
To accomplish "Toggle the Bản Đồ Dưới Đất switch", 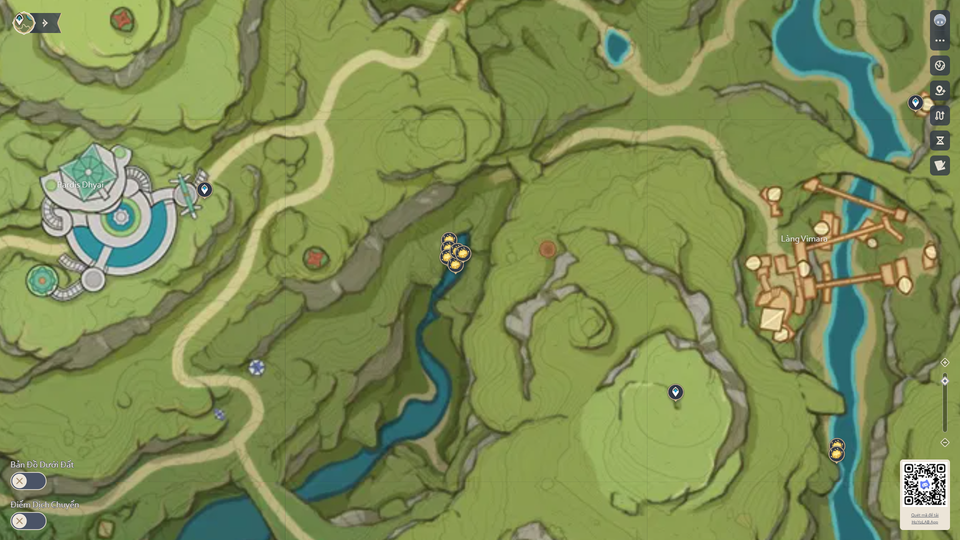I will [28, 481].
